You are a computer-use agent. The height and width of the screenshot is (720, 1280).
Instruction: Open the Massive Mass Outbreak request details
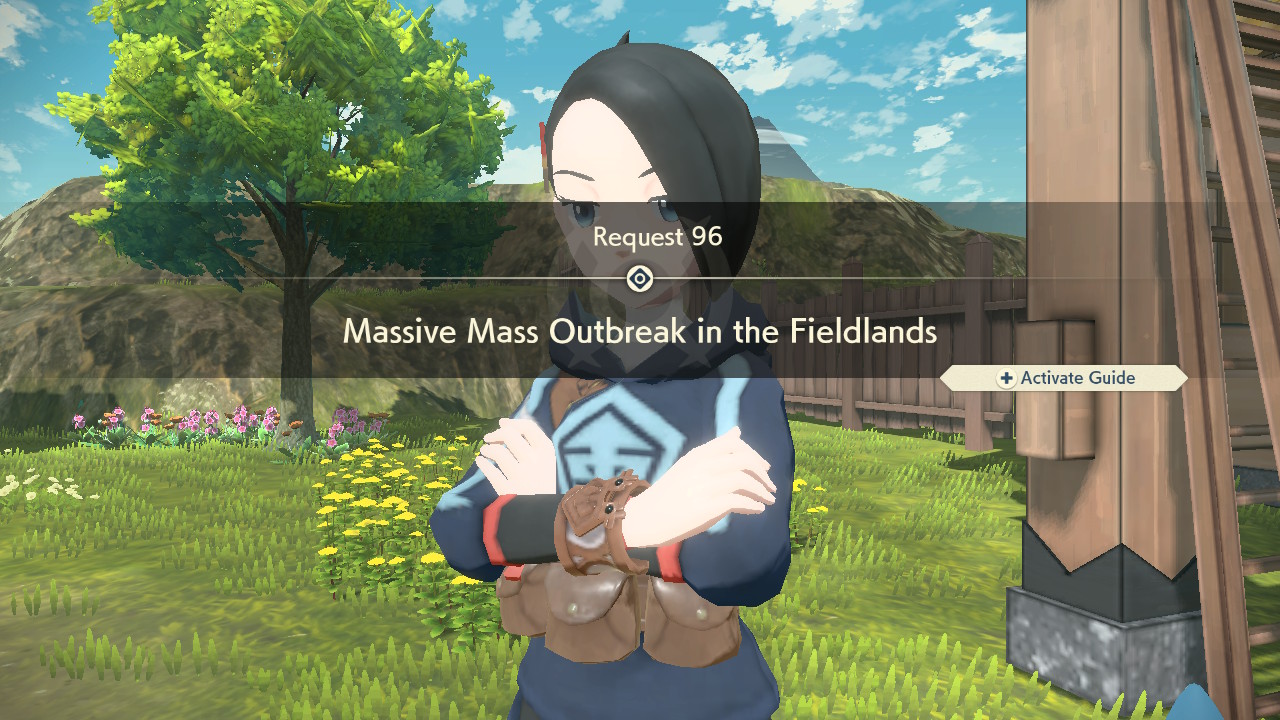(640, 332)
